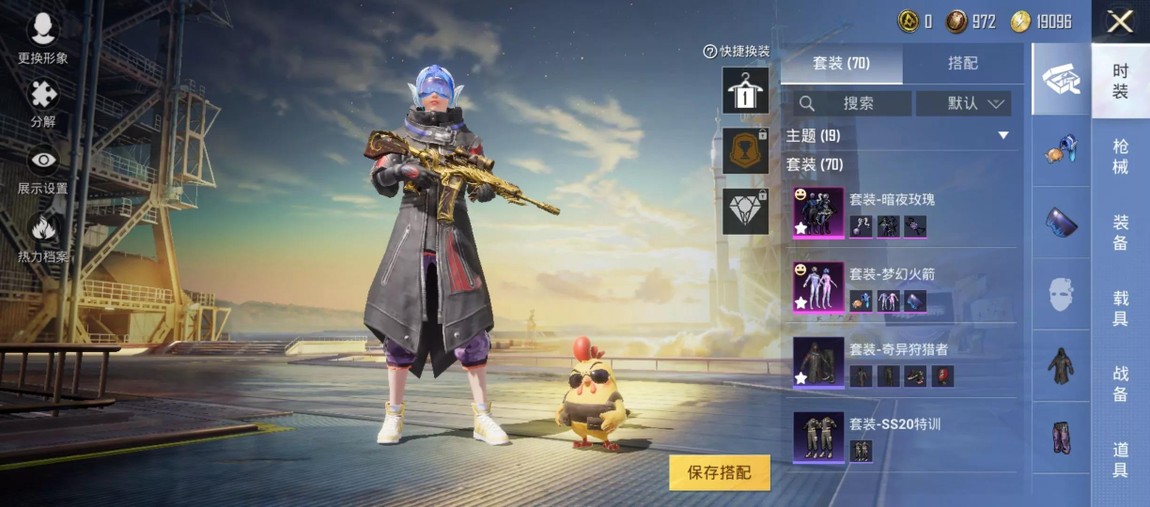Close the wardrobe screen with X

[1120, 21]
